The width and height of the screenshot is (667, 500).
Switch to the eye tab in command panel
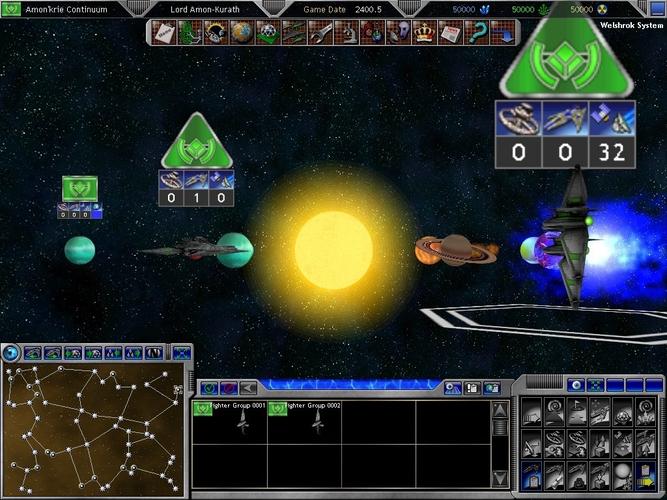click(575, 385)
